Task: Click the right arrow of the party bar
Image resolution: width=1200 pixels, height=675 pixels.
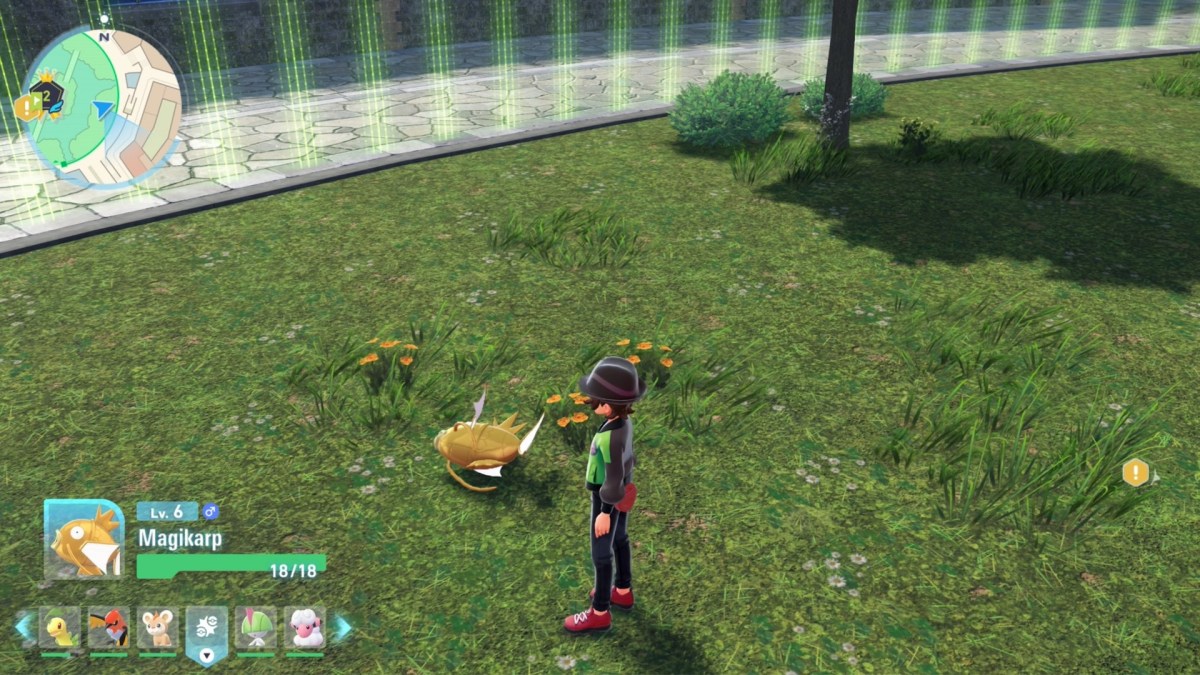Action: tap(342, 627)
